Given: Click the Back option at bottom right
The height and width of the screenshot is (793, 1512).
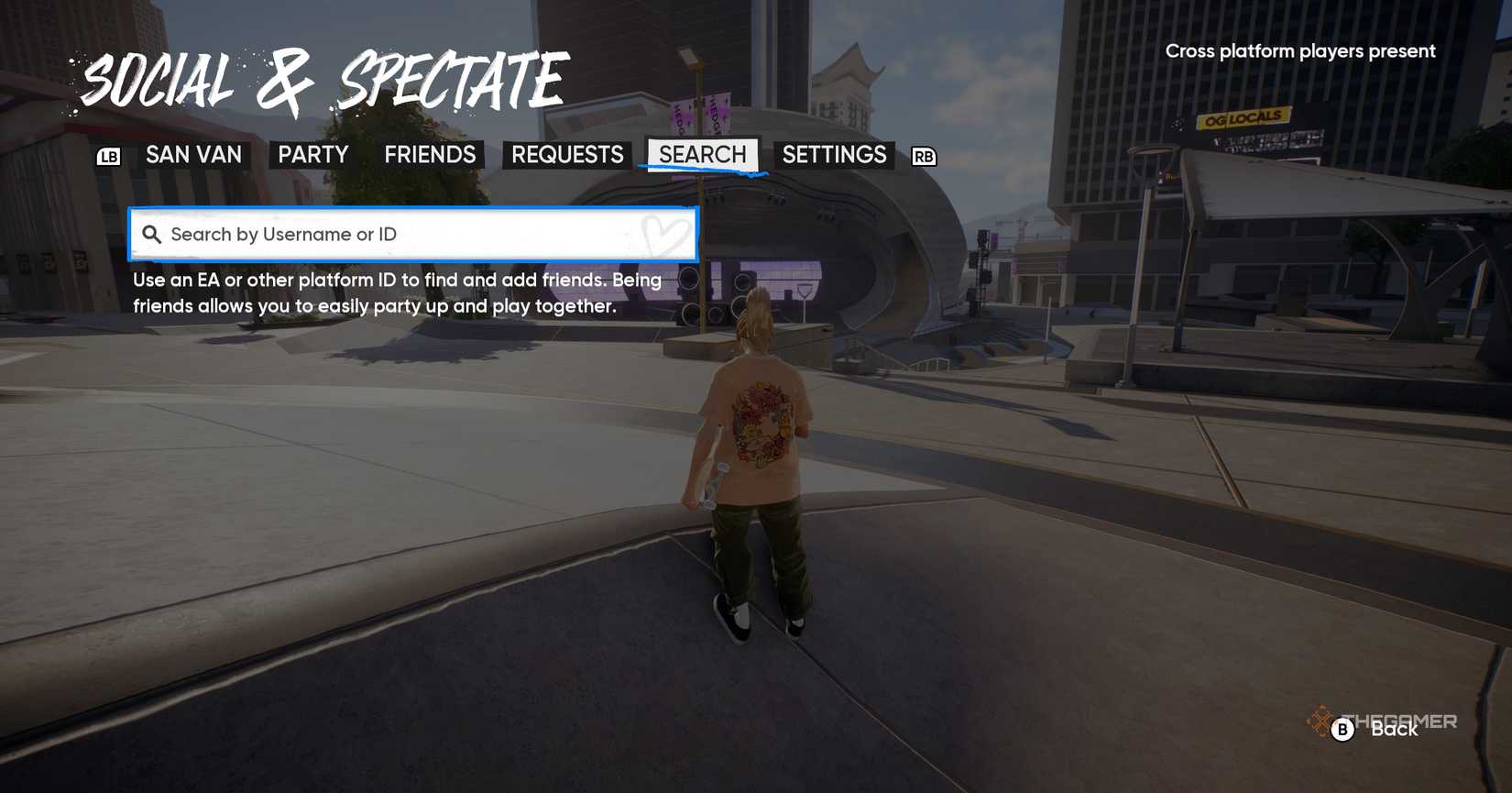Looking at the screenshot, I should coord(1394,731).
